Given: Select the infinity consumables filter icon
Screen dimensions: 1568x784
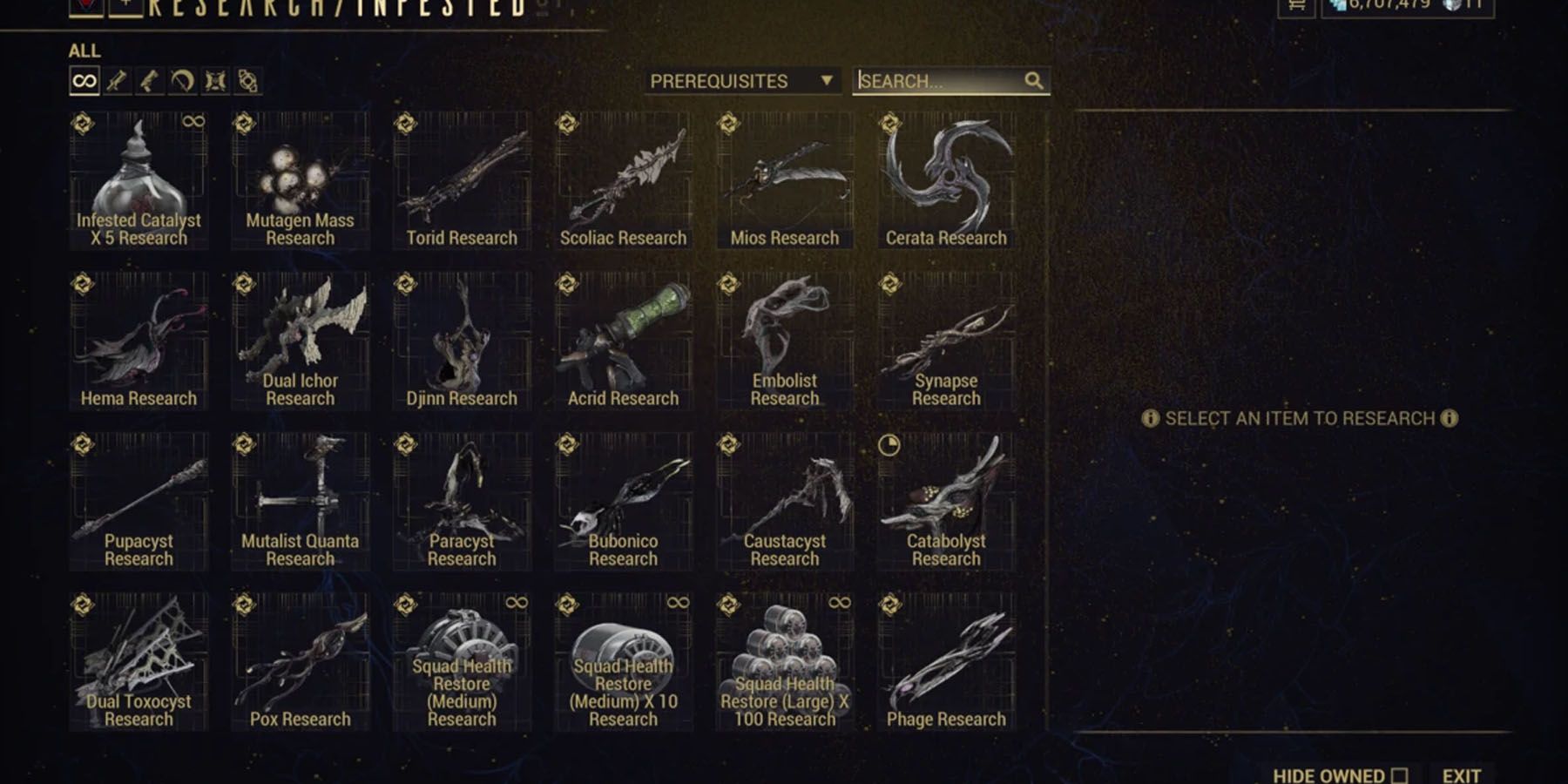Looking at the screenshot, I should tap(84, 81).
